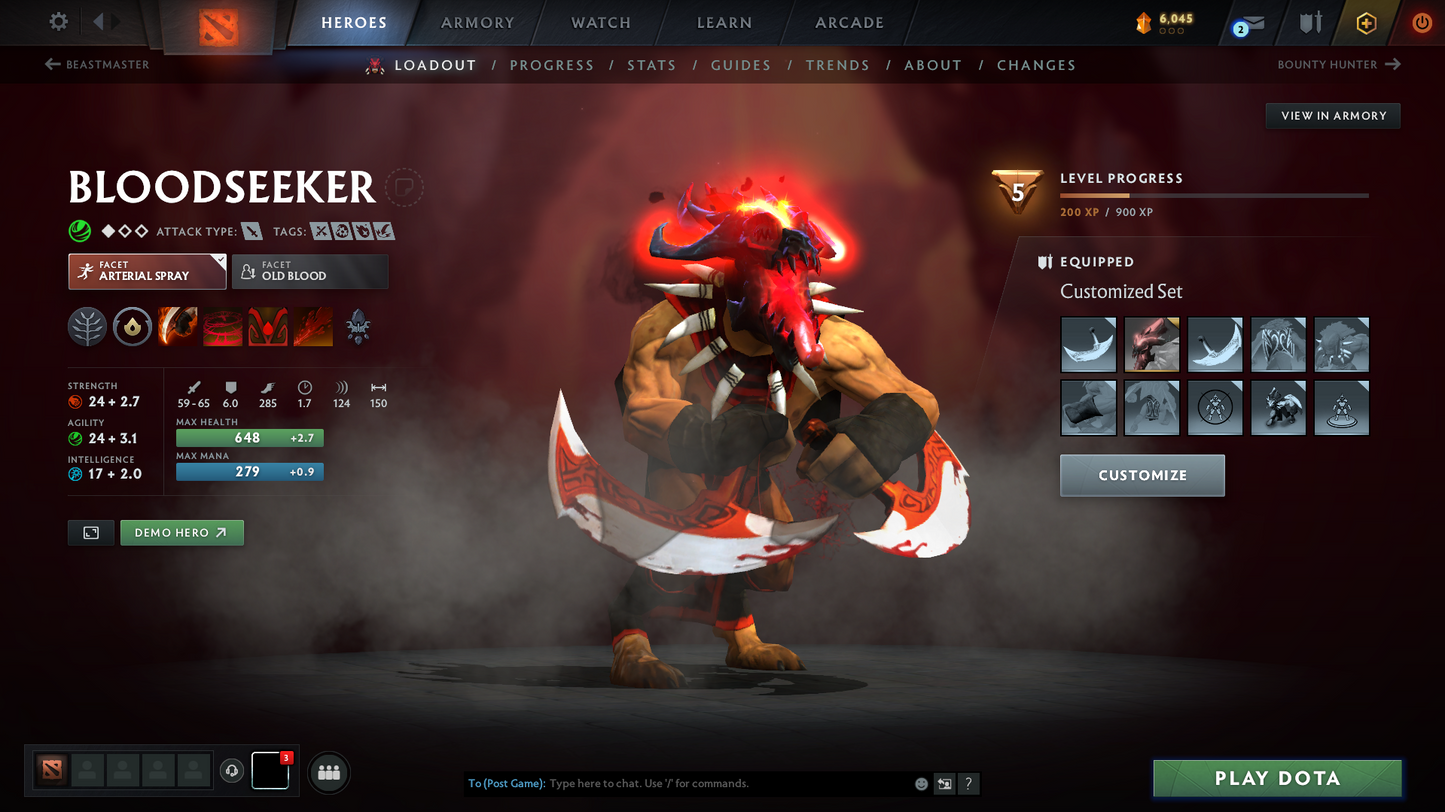Open the Armory tab
Image resolution: width=1445 pixels, height=812 pixels.
pyautogui.click(x=477, y=23)
